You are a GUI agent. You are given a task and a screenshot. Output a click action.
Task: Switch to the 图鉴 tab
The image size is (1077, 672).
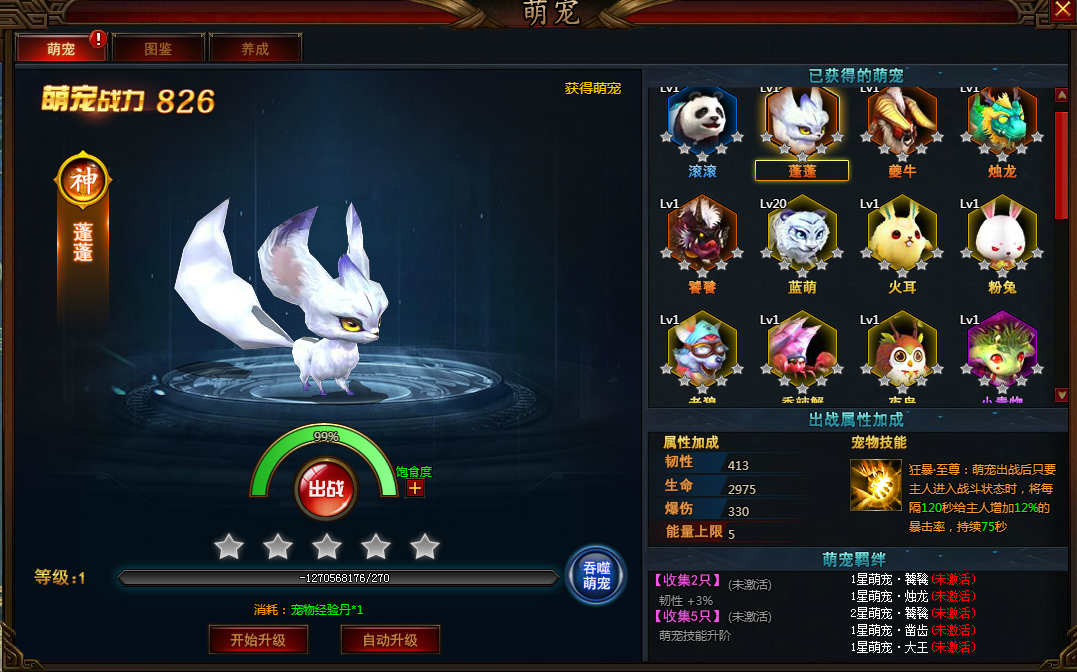coord(158,48)
